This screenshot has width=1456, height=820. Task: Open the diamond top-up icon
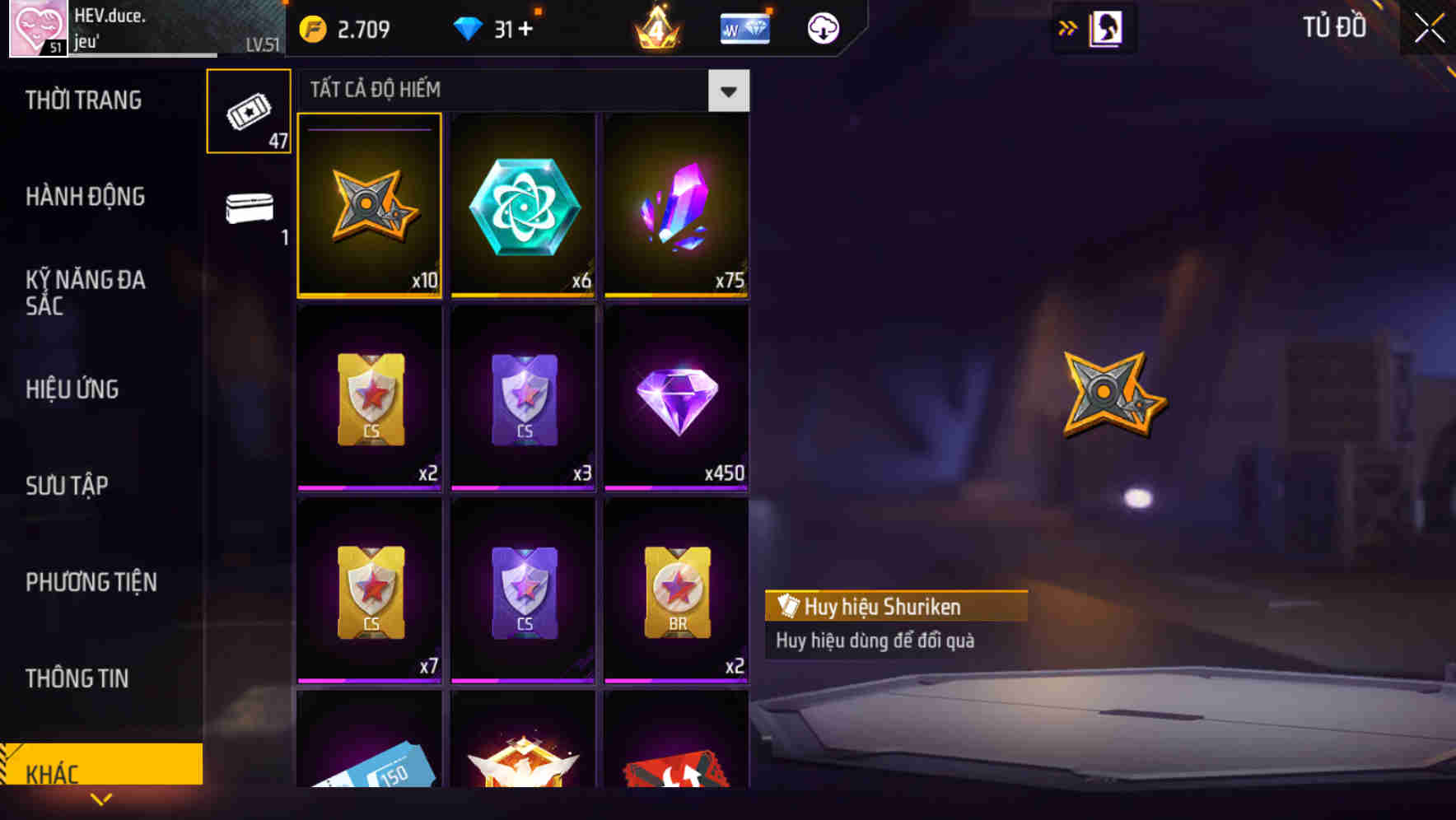click(469, 27)
